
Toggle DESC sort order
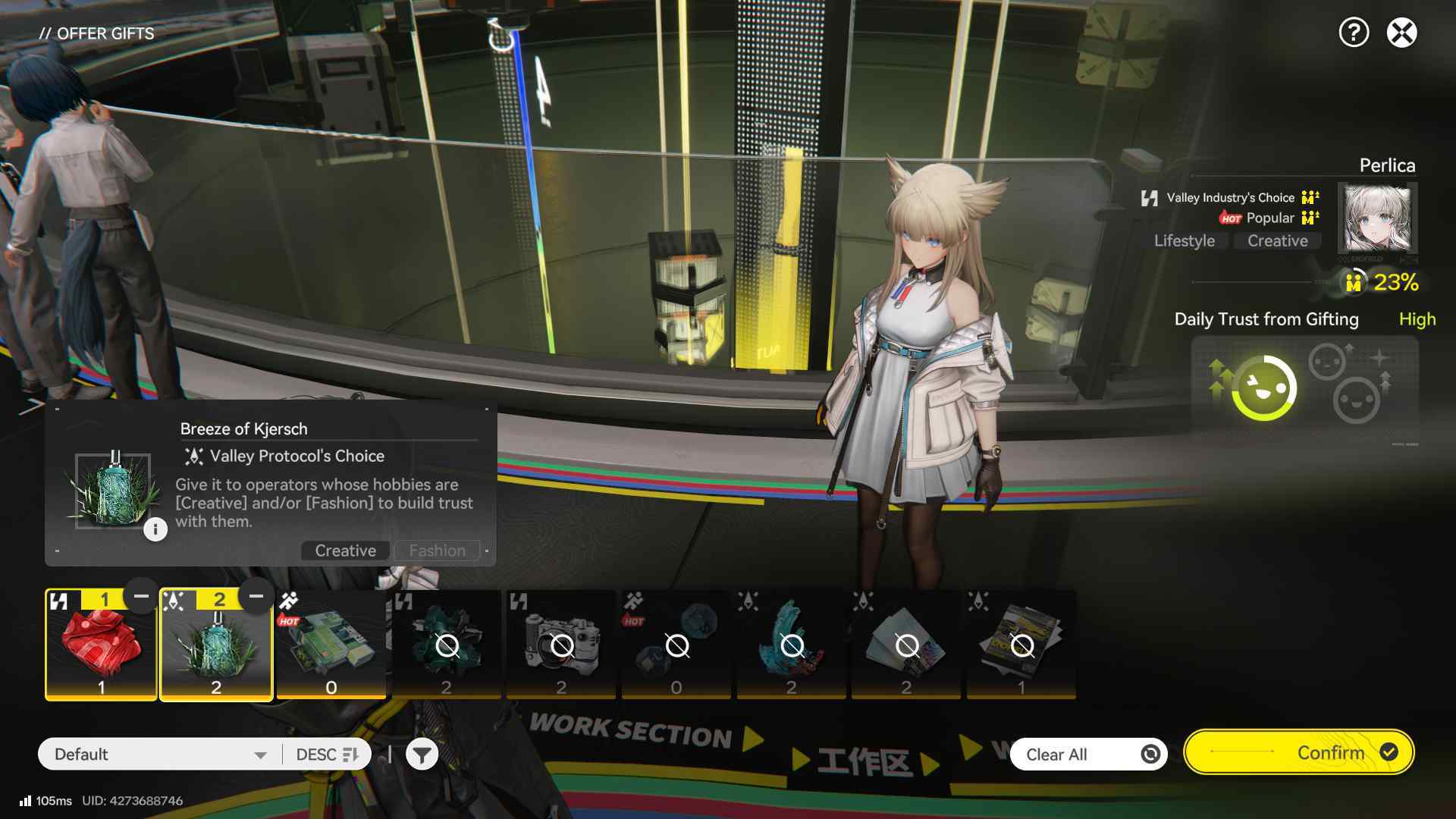[x=327, y=755]
